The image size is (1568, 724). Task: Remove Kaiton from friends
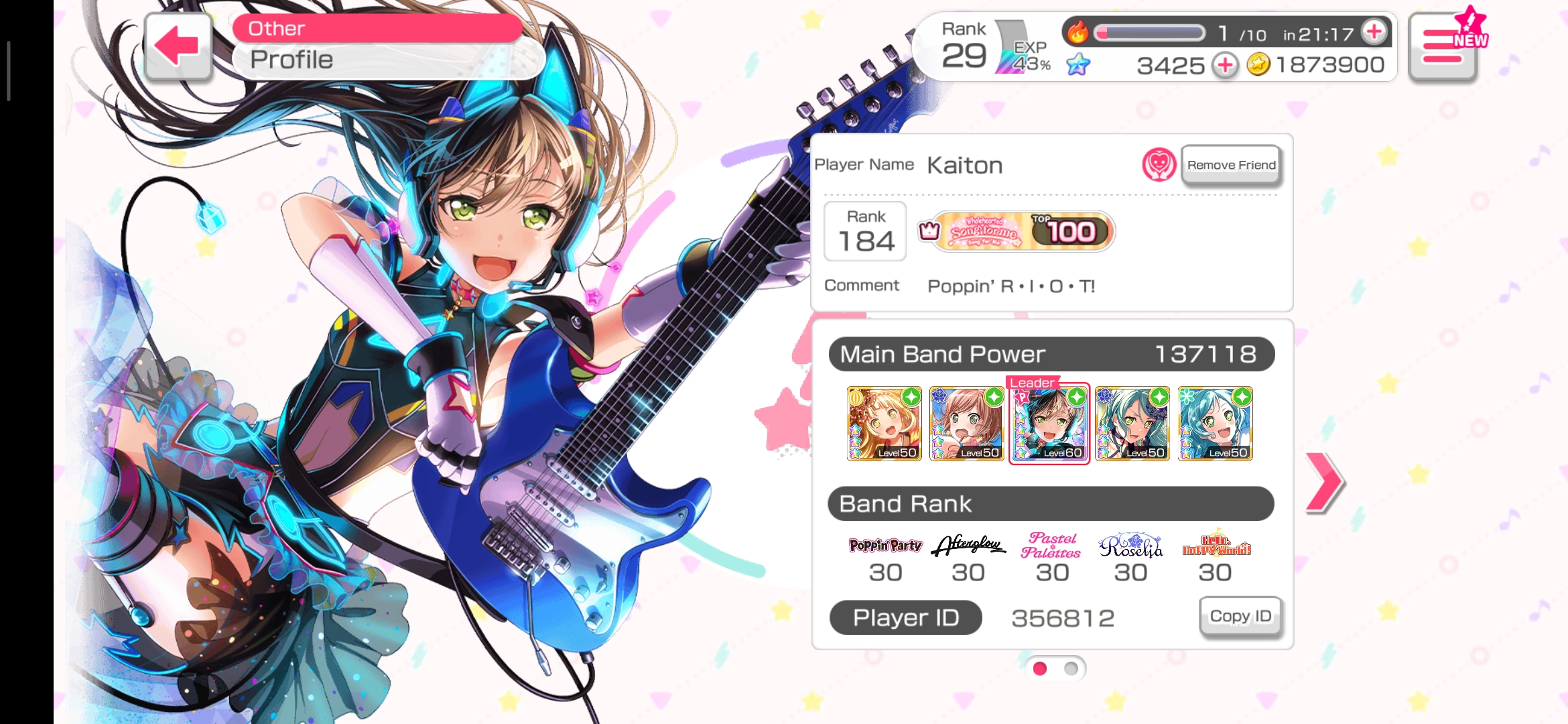click(x=1231, y=165)
